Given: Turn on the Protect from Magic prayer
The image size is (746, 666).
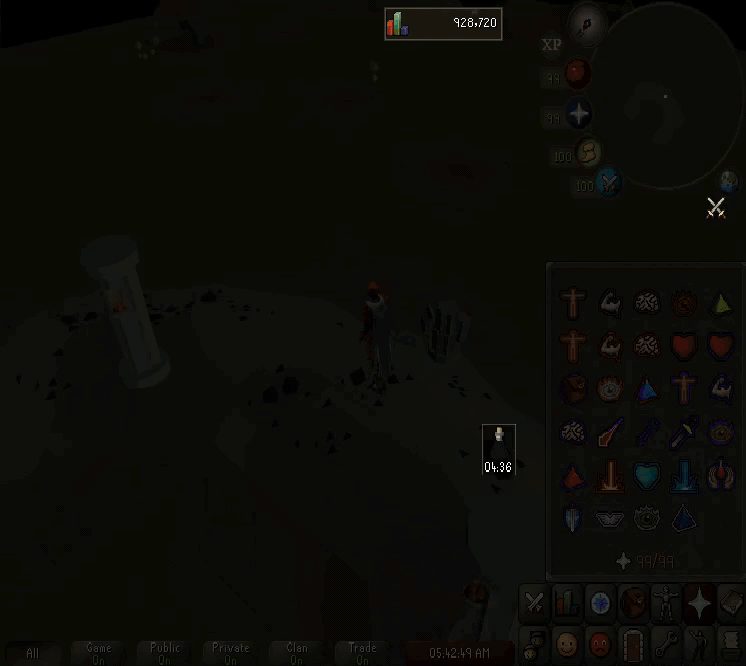Looking at the screenshot, I should 609,434.
